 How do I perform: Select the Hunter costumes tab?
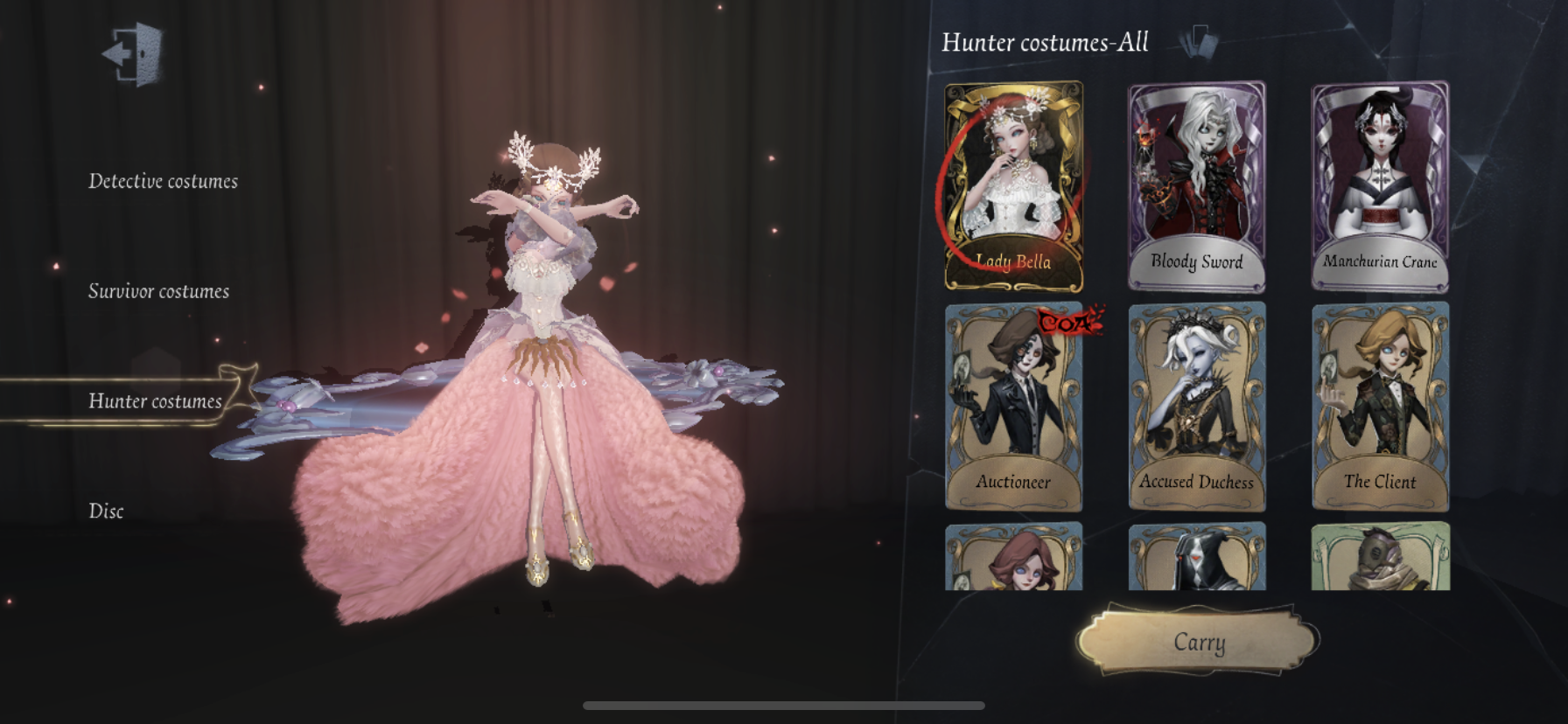155,401
